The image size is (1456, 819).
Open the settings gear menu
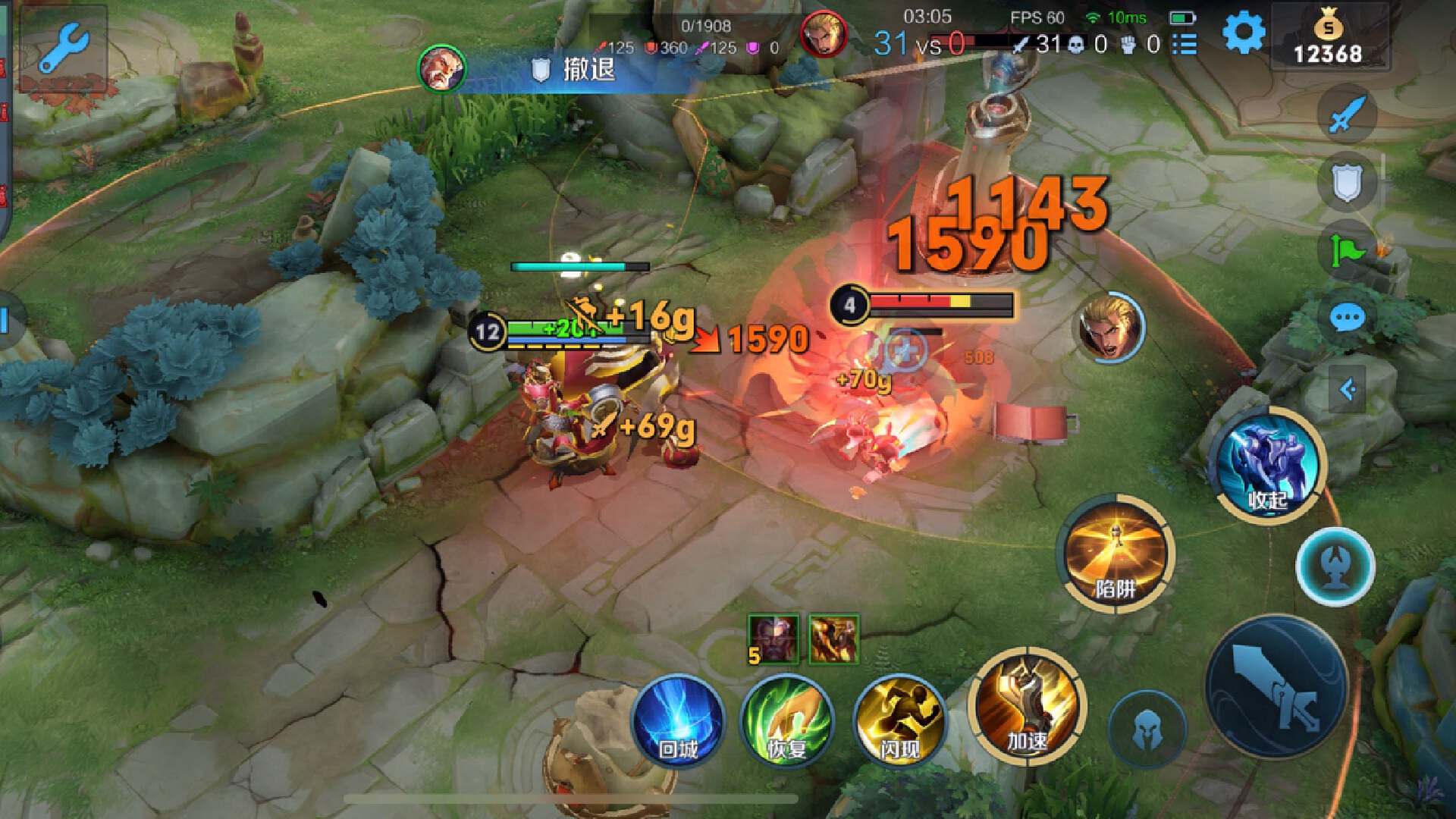pyautogui.click(x=1244, y=33)
